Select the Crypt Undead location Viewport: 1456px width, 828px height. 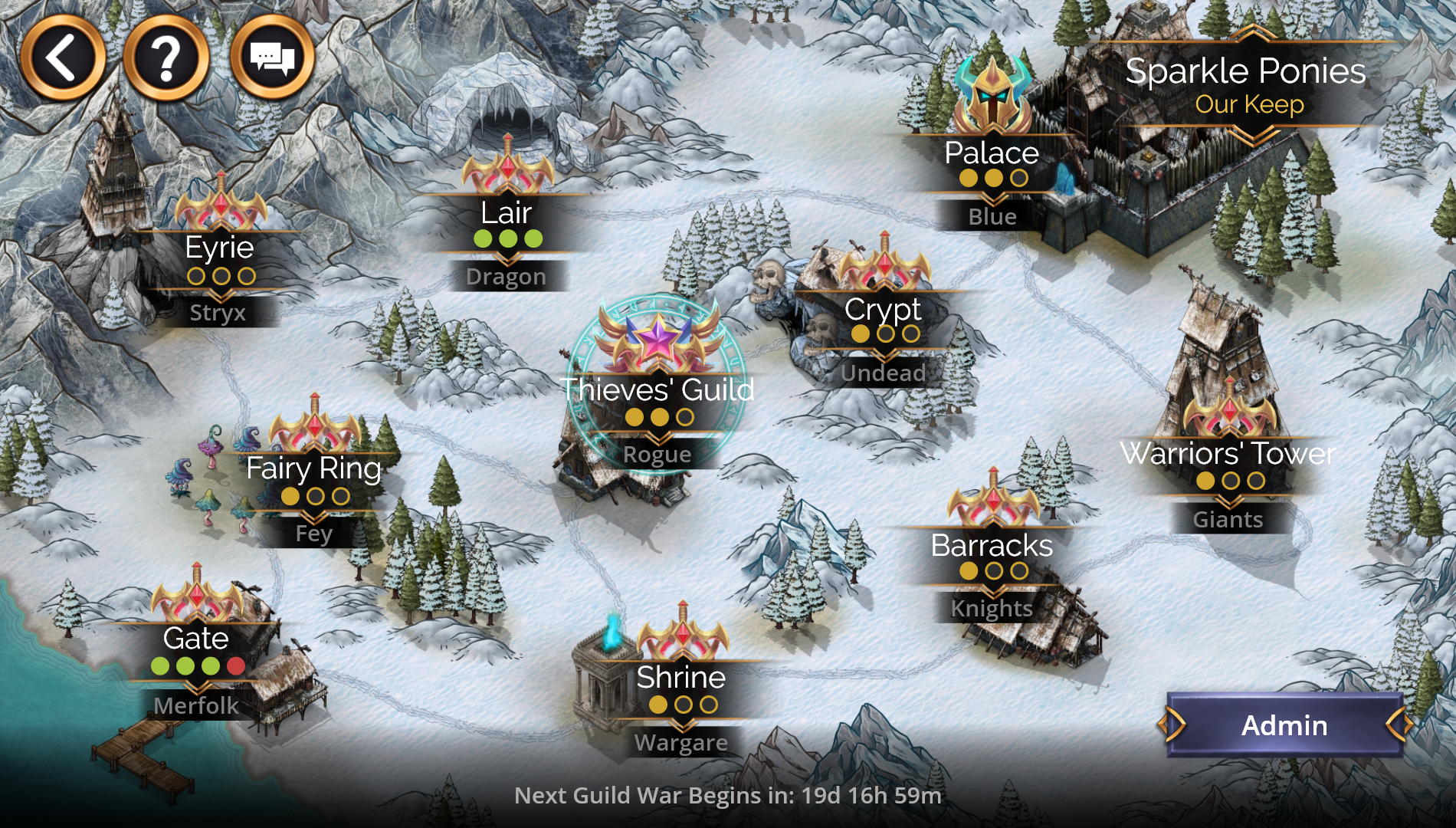click(x=884, y=310)
